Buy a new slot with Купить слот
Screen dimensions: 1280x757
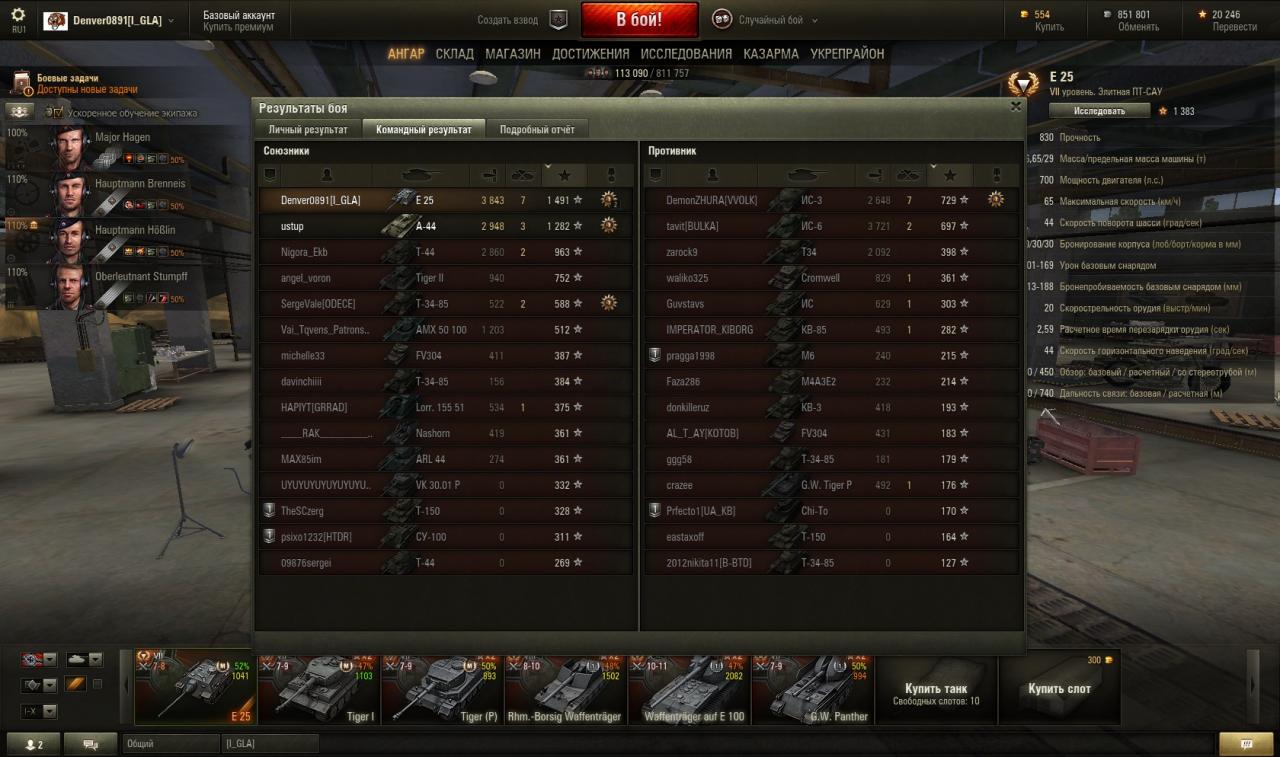1059,689
